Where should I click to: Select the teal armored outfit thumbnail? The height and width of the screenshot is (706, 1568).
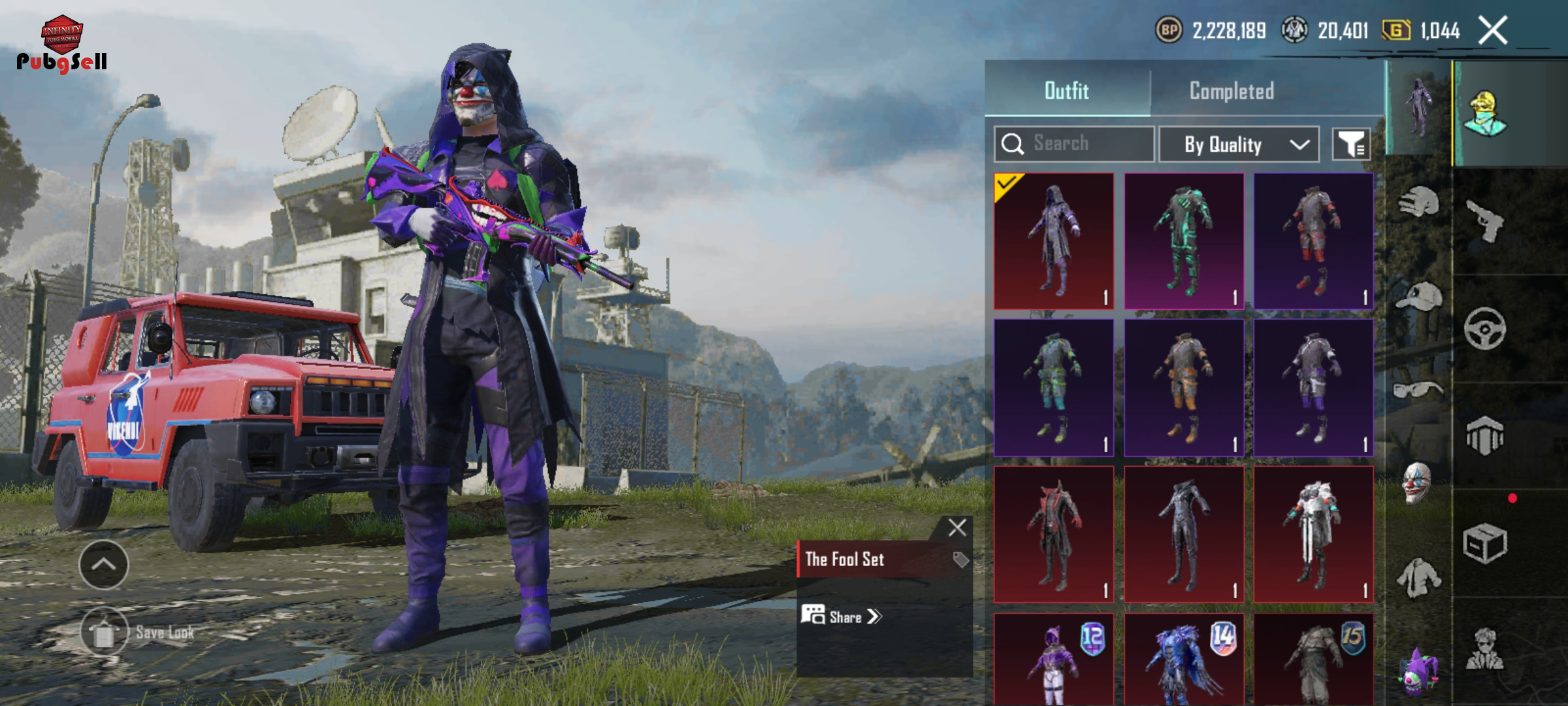1184,241
